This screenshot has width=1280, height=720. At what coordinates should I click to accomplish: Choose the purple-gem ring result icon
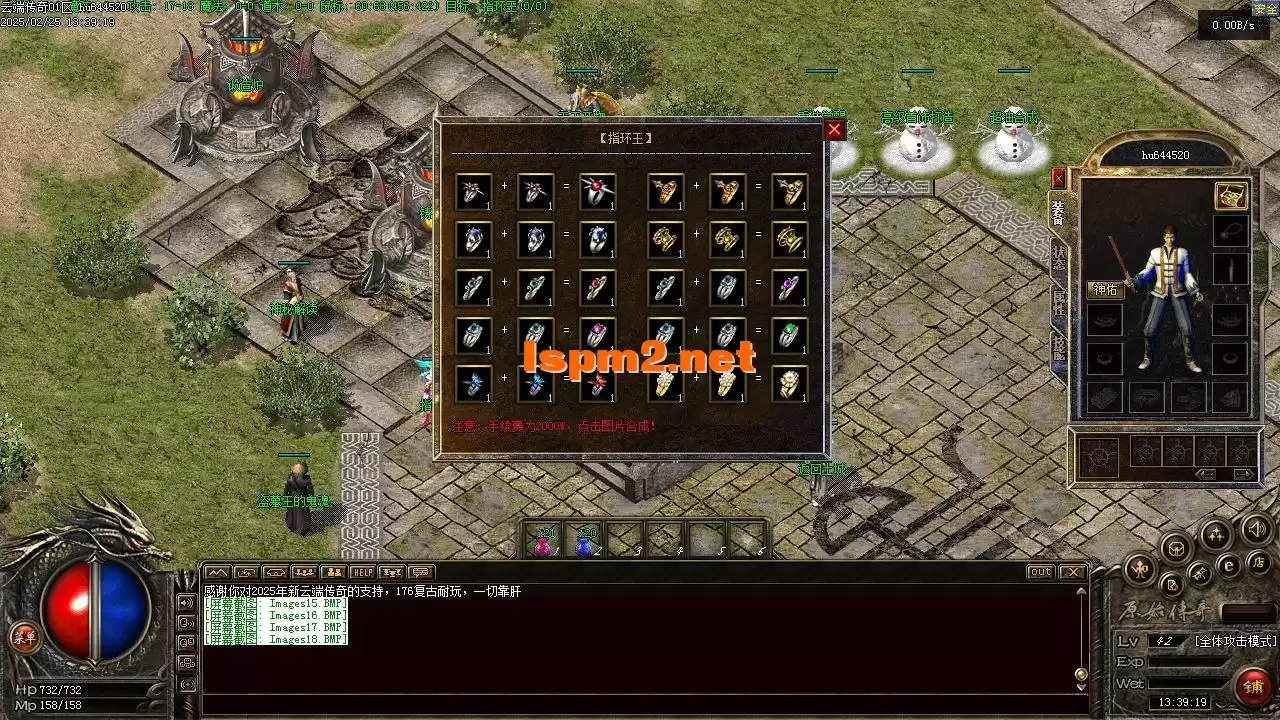click(x=790, y=288)
